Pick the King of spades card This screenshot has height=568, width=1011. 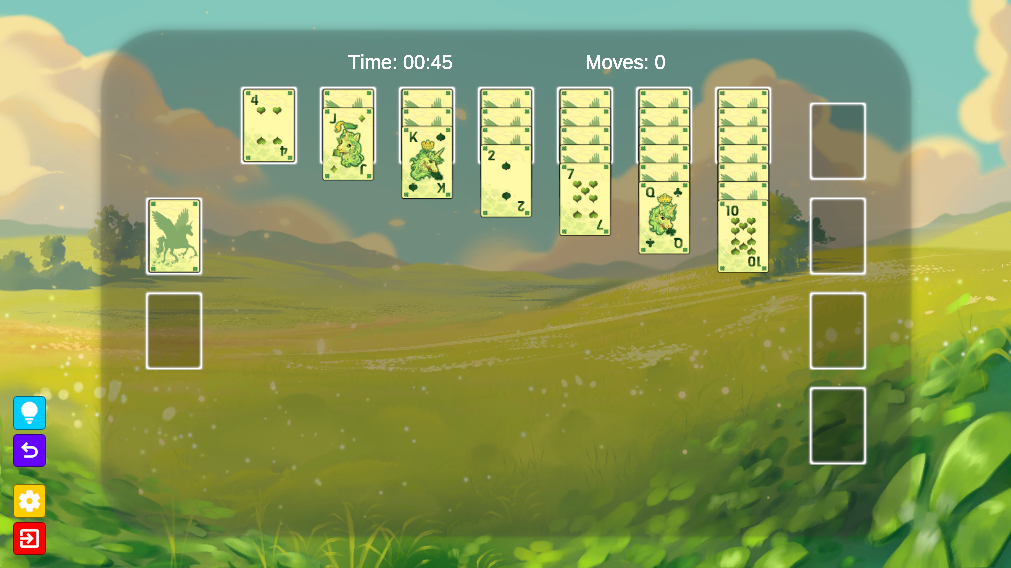pyautogui.click(x=427, y=164)
